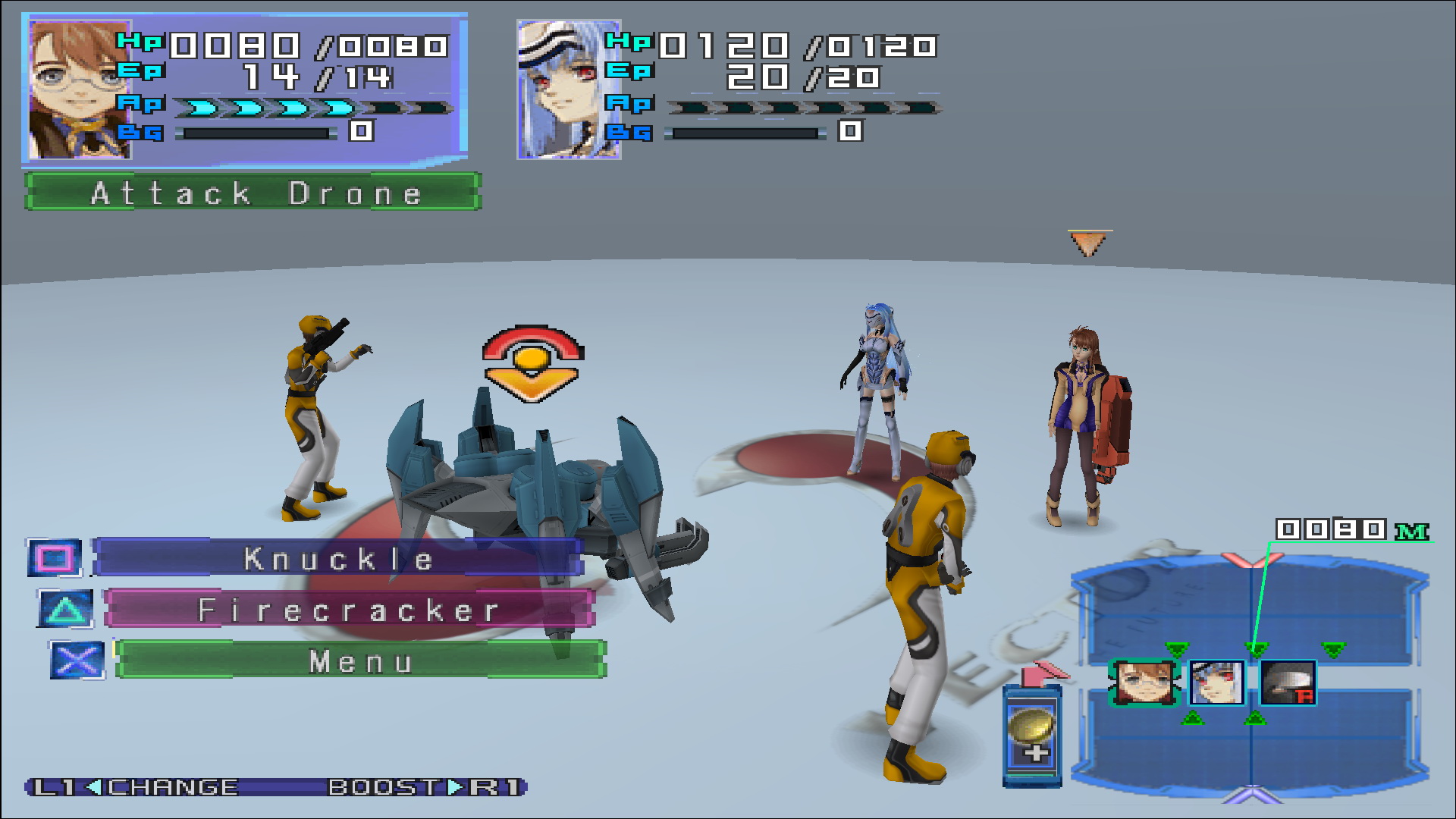Toggle the pink arrow above the item canister
1456x819 pixels.
click(x=1044, y=671)
